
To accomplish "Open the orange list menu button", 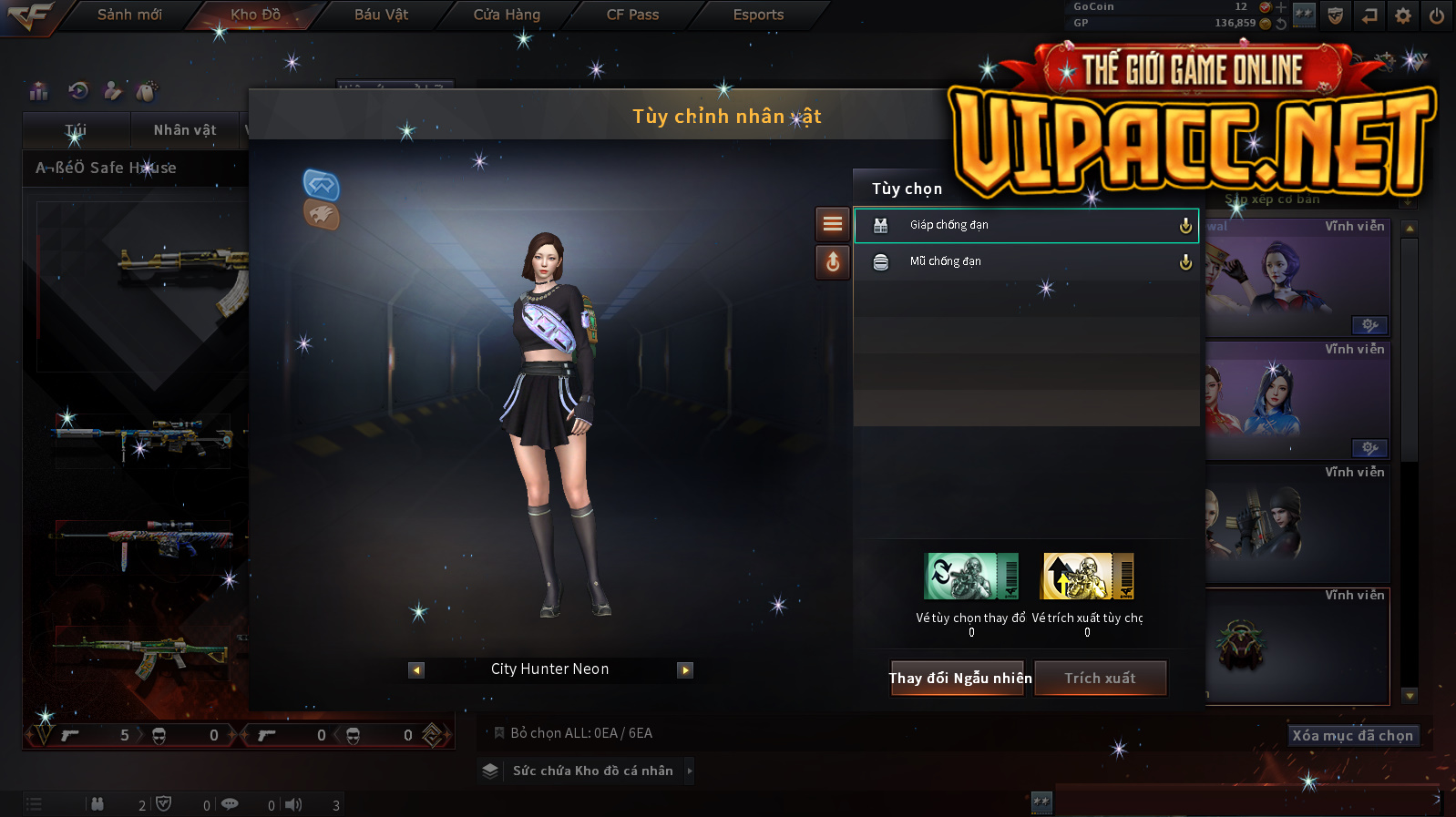I will (832, 224).
